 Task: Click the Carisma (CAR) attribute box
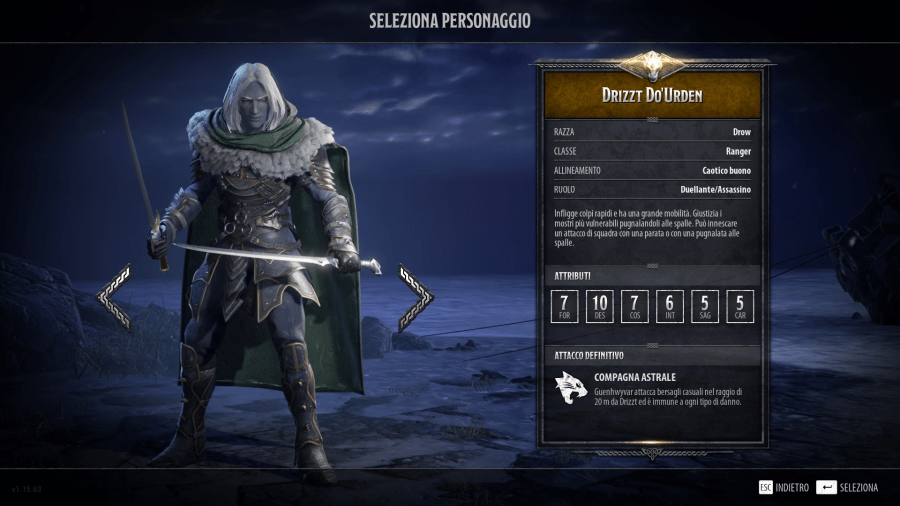(x=740, y=307)
